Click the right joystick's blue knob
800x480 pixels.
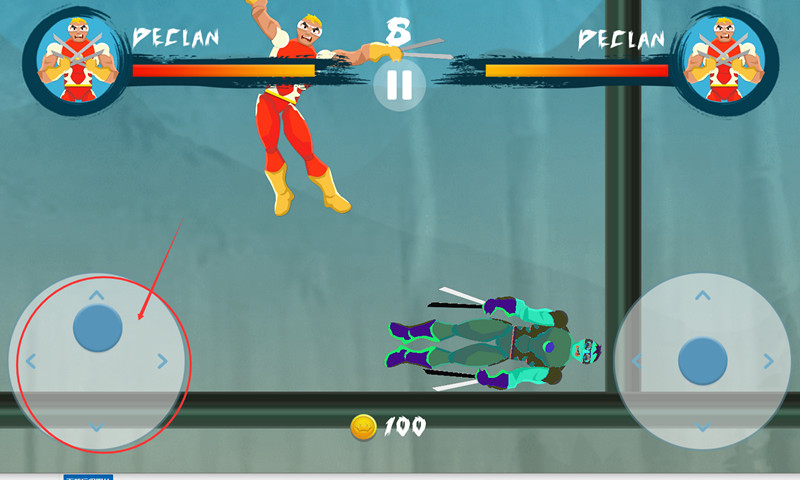[x=702, y=361]
